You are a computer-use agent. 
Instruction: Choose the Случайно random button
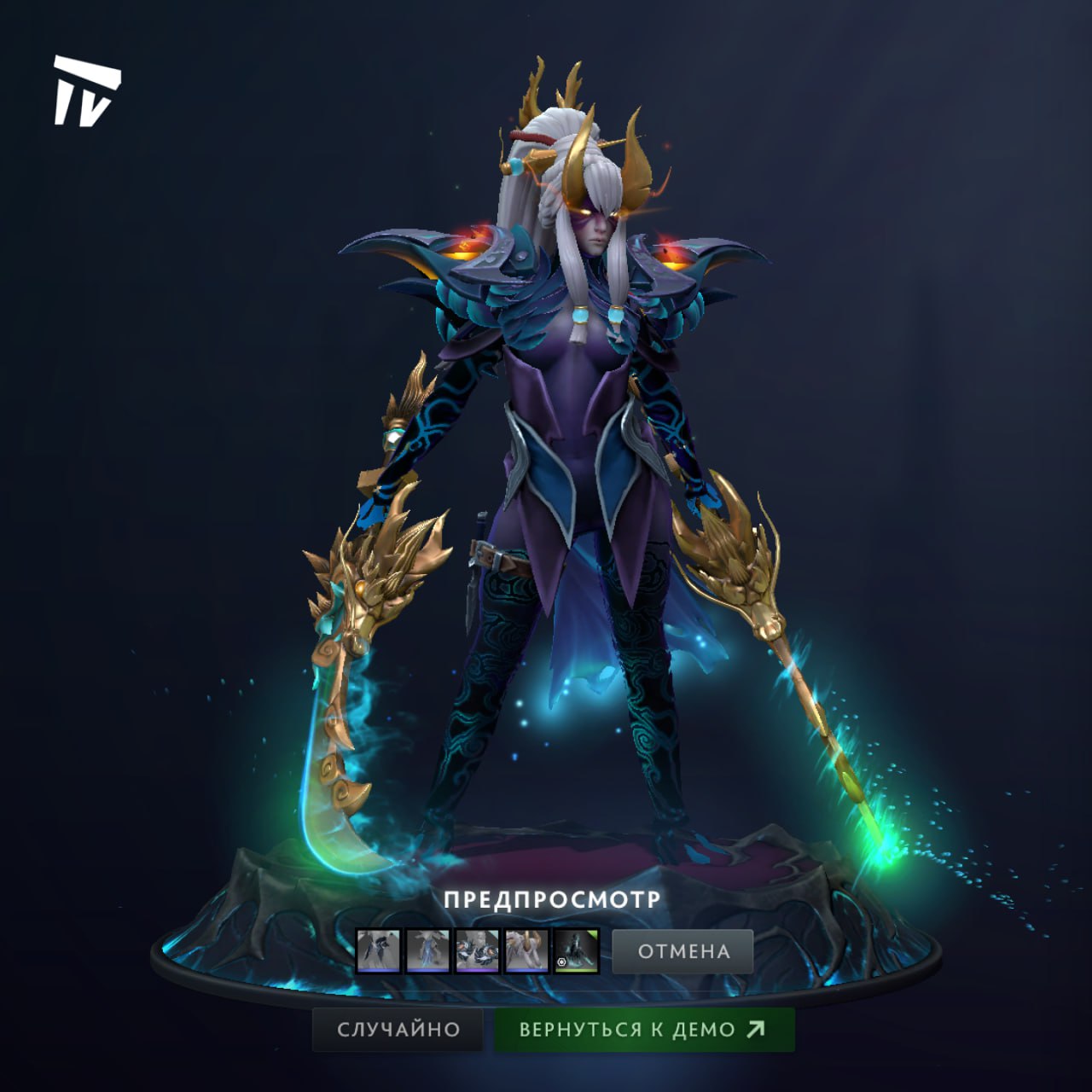(x=398, y=1029)
